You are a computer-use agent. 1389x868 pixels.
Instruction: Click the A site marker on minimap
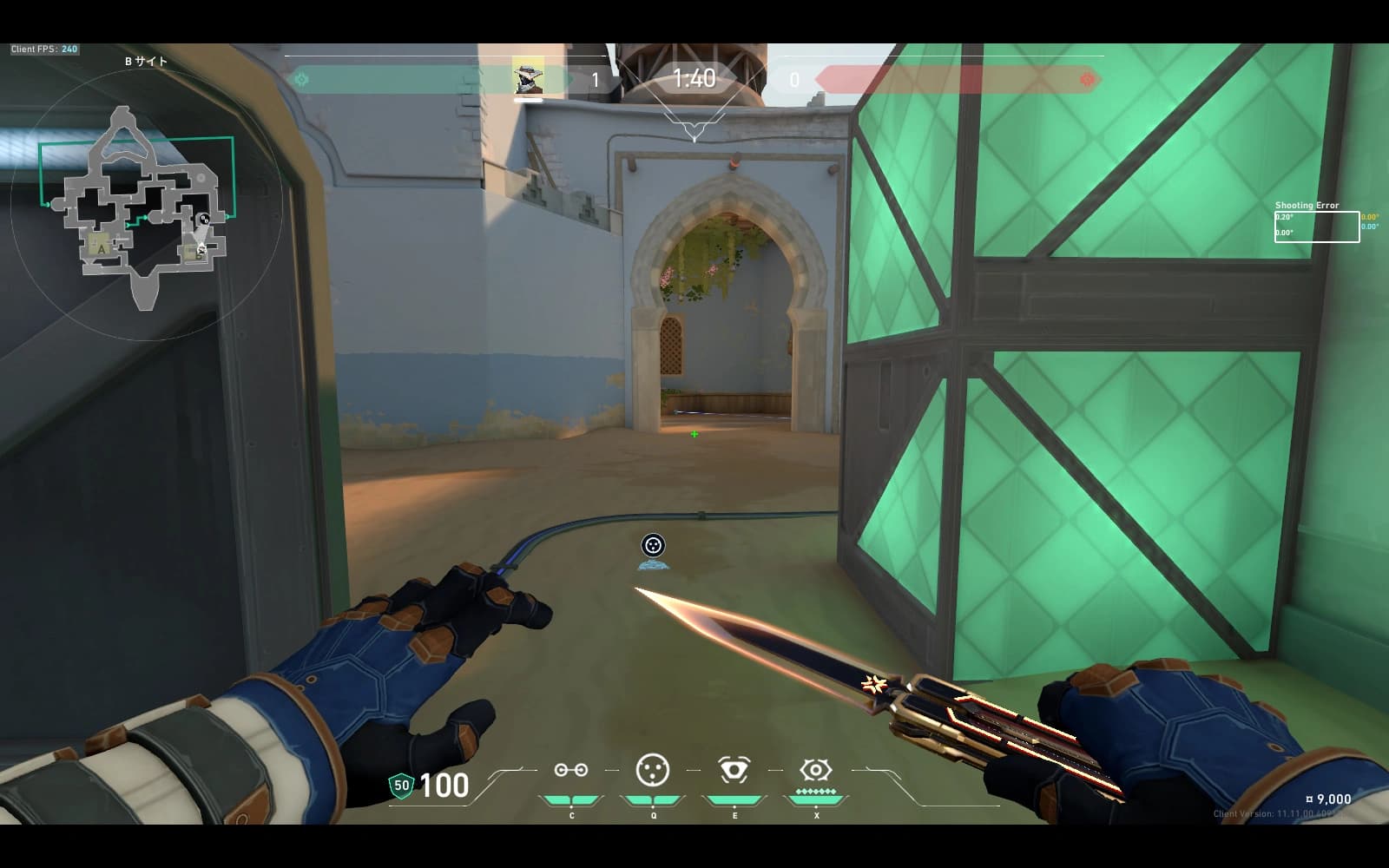pos(102,249)
